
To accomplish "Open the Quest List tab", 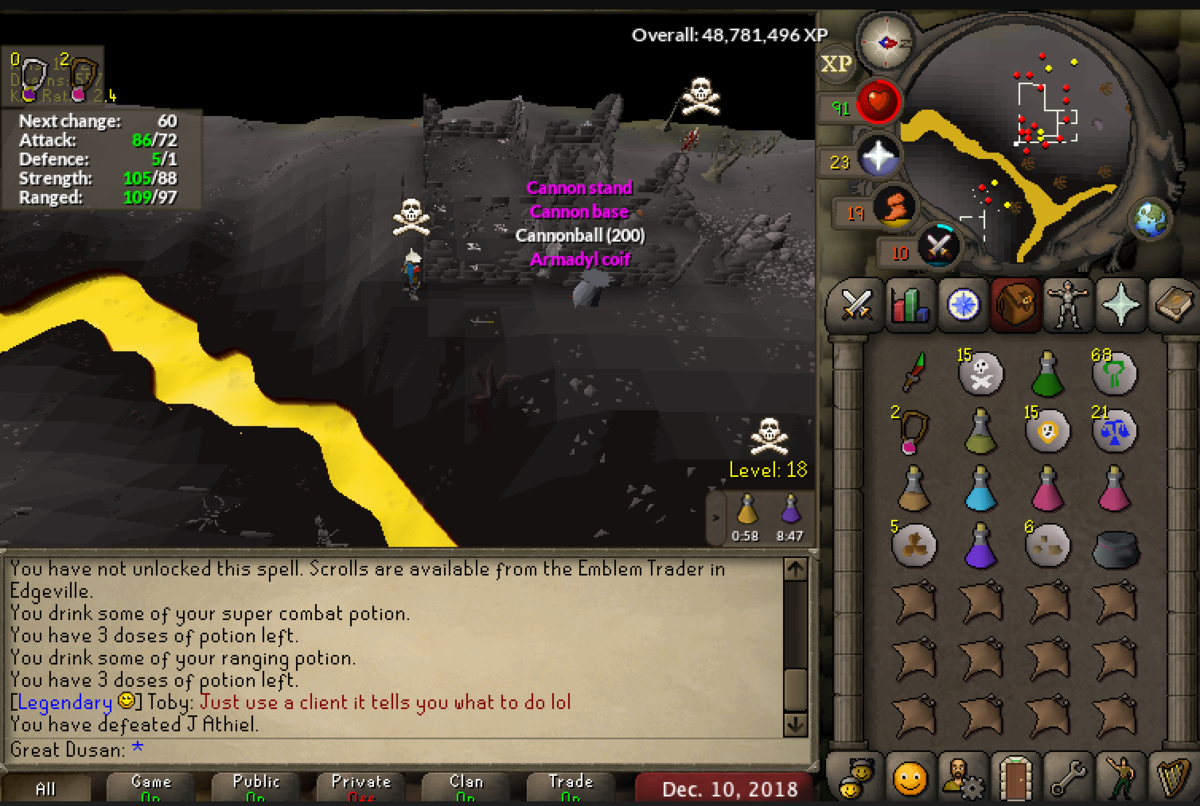I will click(x=962, y=304).
